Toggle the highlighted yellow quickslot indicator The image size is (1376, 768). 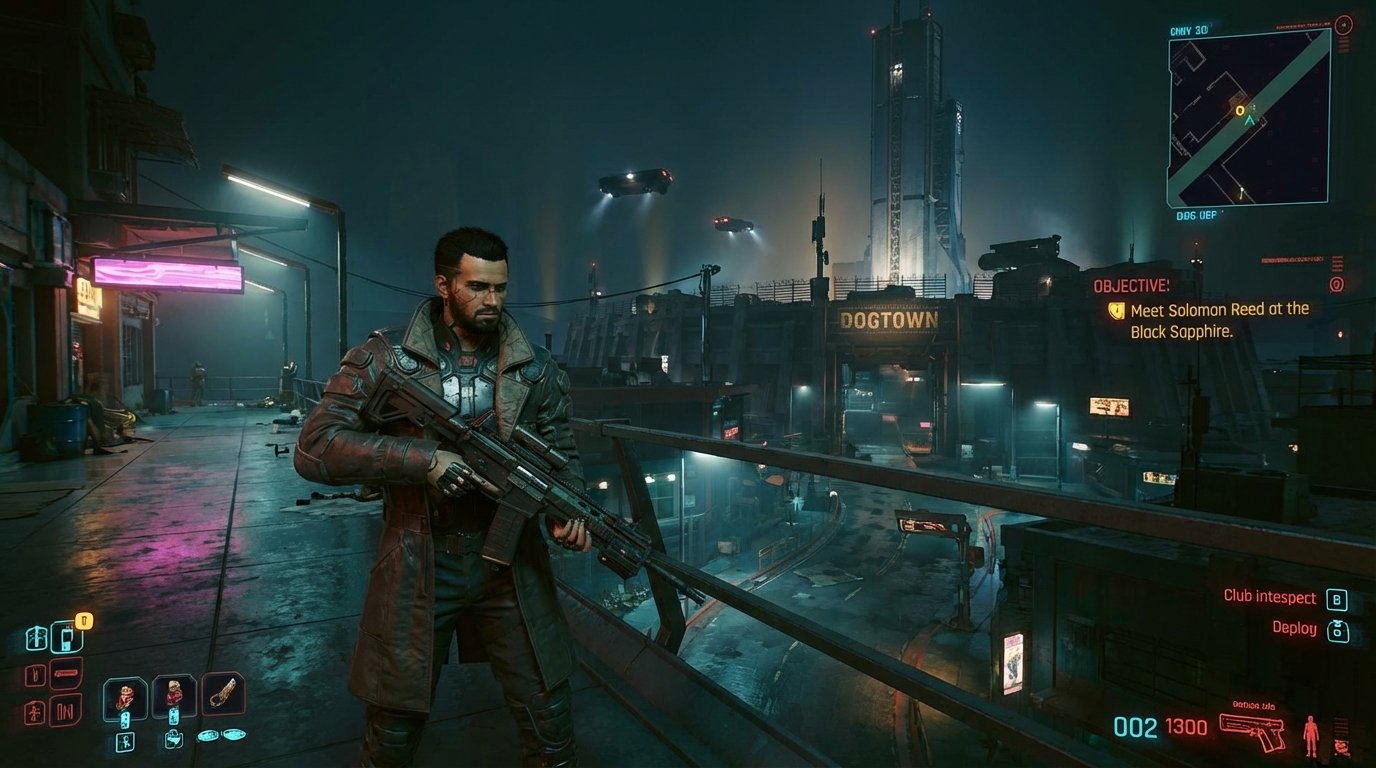(x=84, y=621)
